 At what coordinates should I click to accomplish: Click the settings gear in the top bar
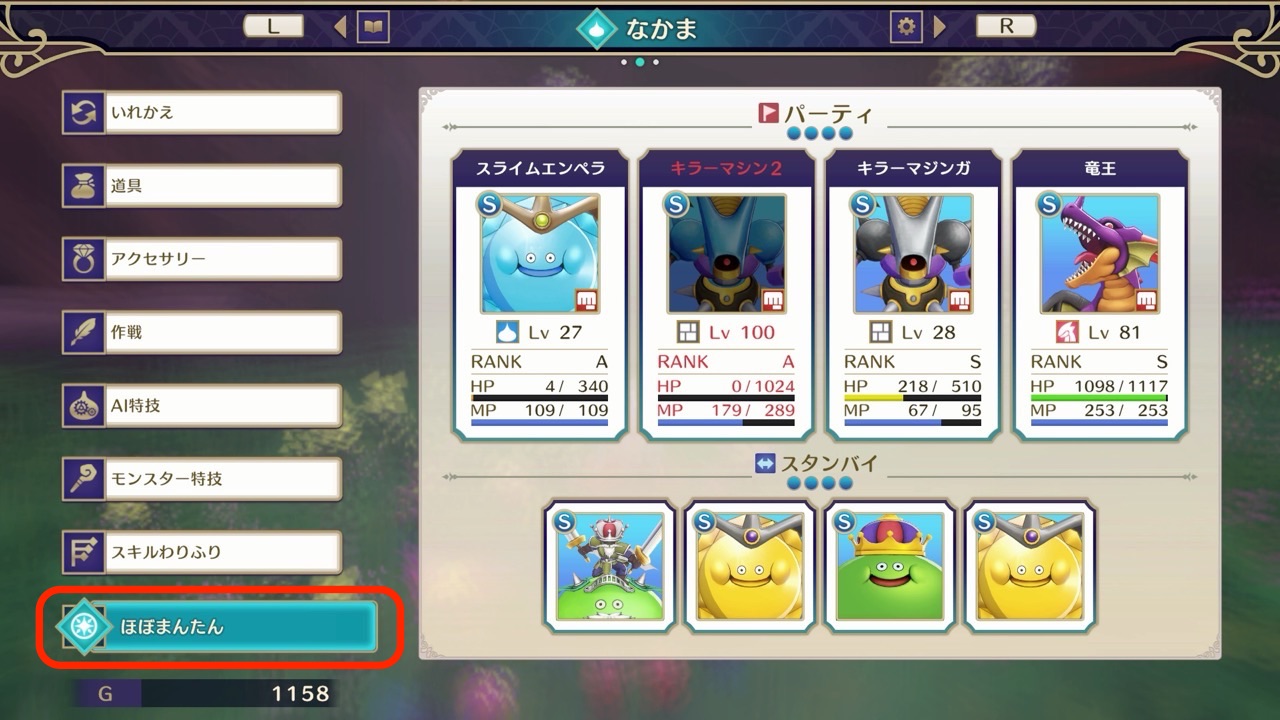click(x=905, y=26)
